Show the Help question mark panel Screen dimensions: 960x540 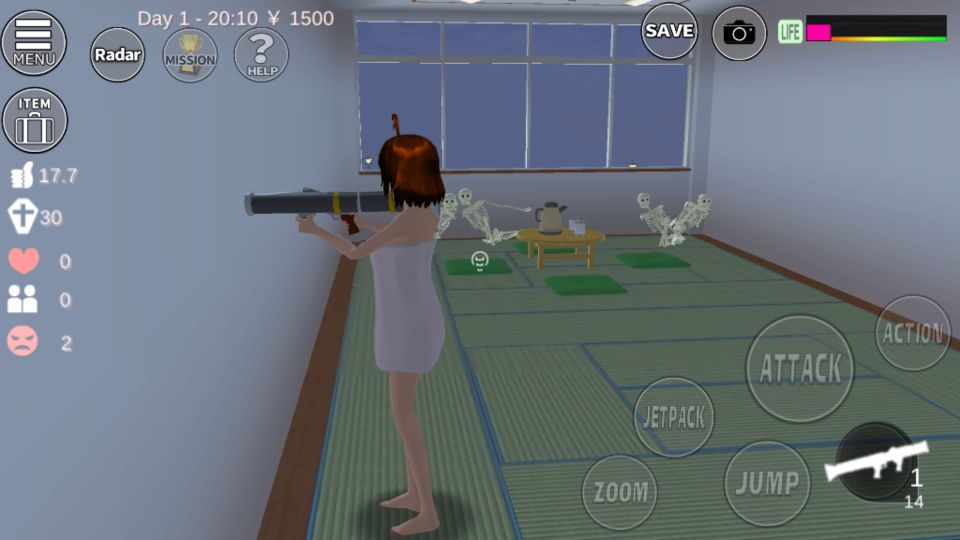coord(261,54)
